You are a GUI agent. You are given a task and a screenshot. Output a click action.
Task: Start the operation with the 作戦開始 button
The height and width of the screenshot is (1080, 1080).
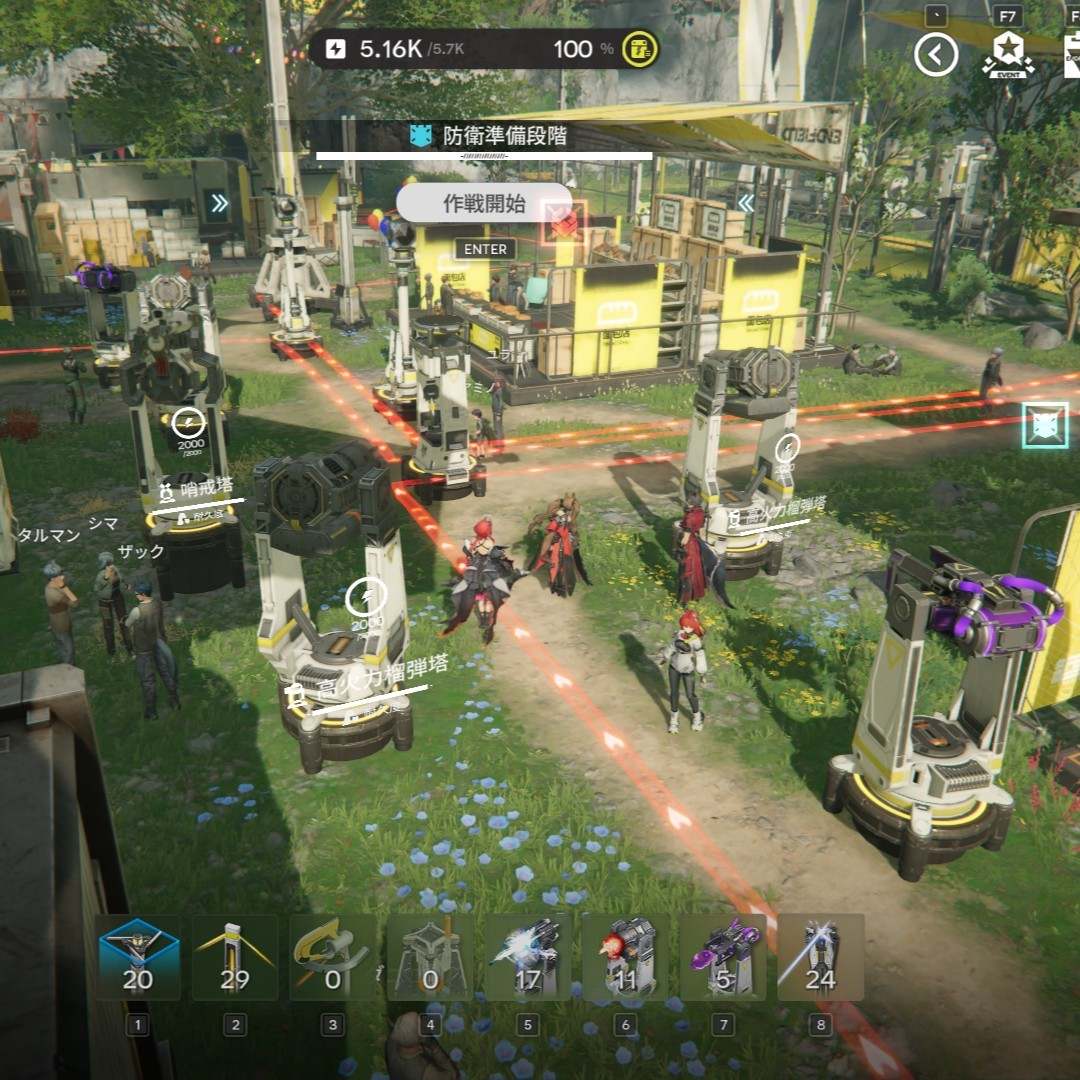(484, 204)
